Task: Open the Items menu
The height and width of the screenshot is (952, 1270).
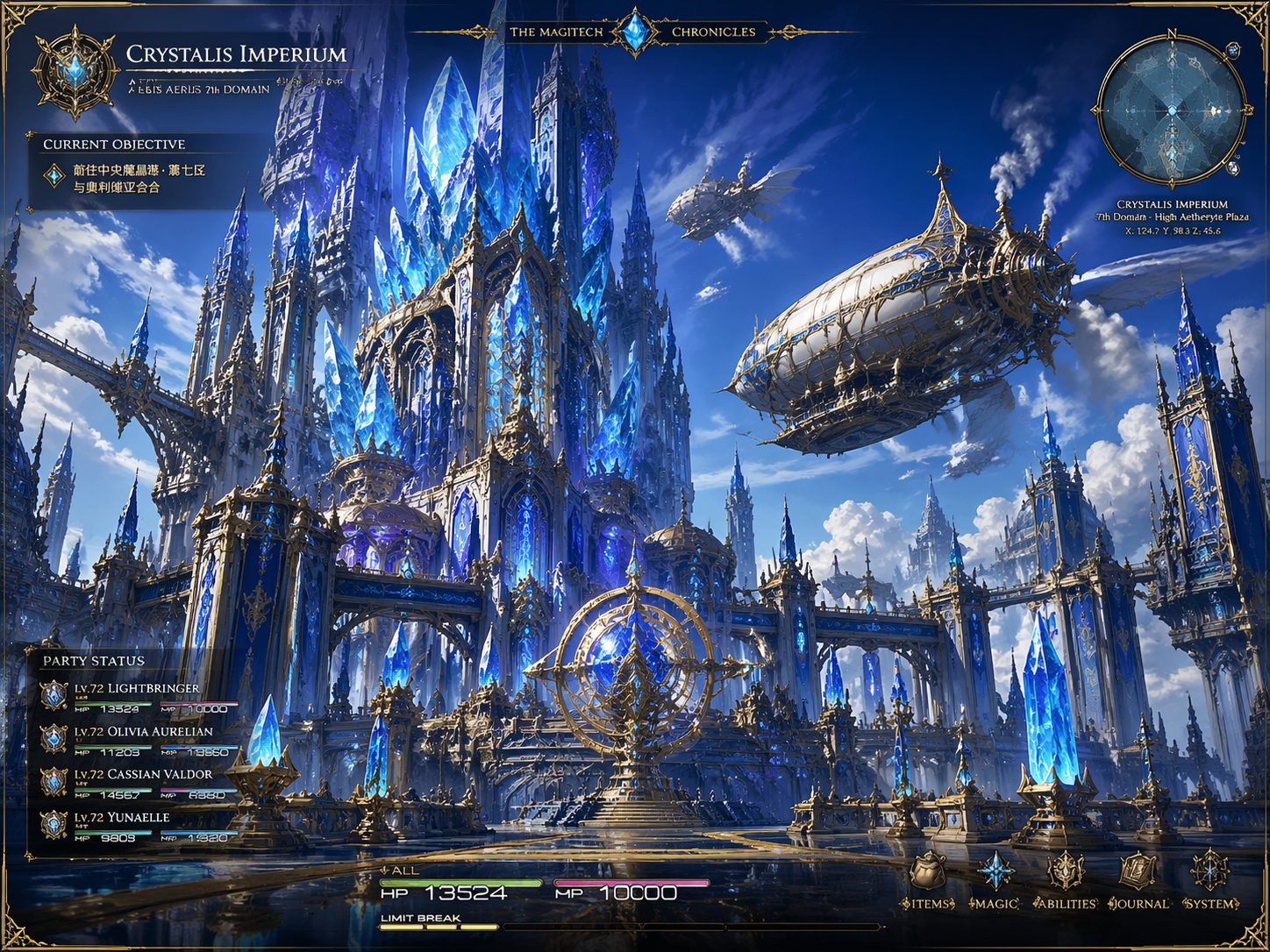Action: tap(928, 879)
